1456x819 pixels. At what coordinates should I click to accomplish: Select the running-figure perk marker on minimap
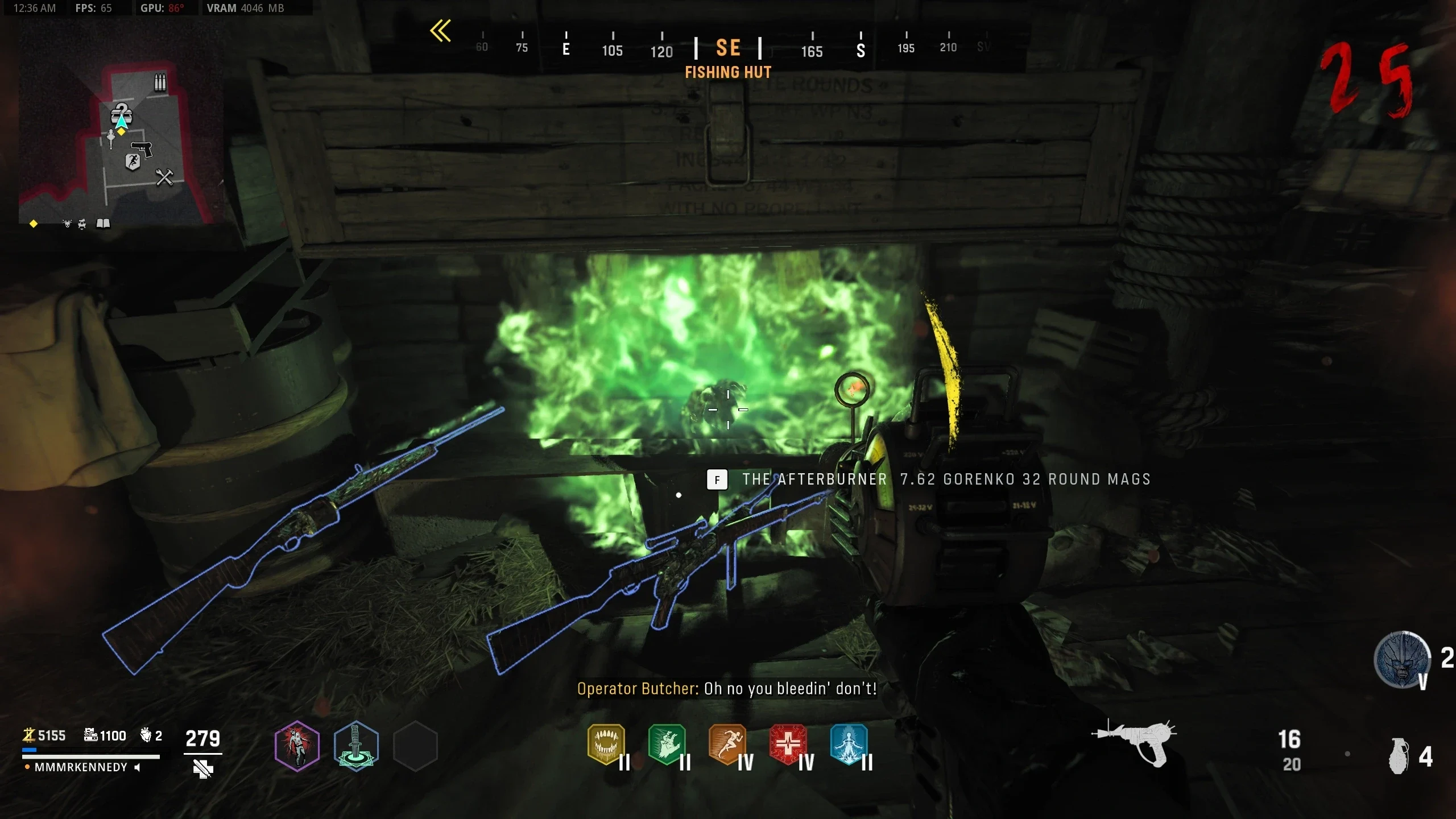click(x=133, y=162)
